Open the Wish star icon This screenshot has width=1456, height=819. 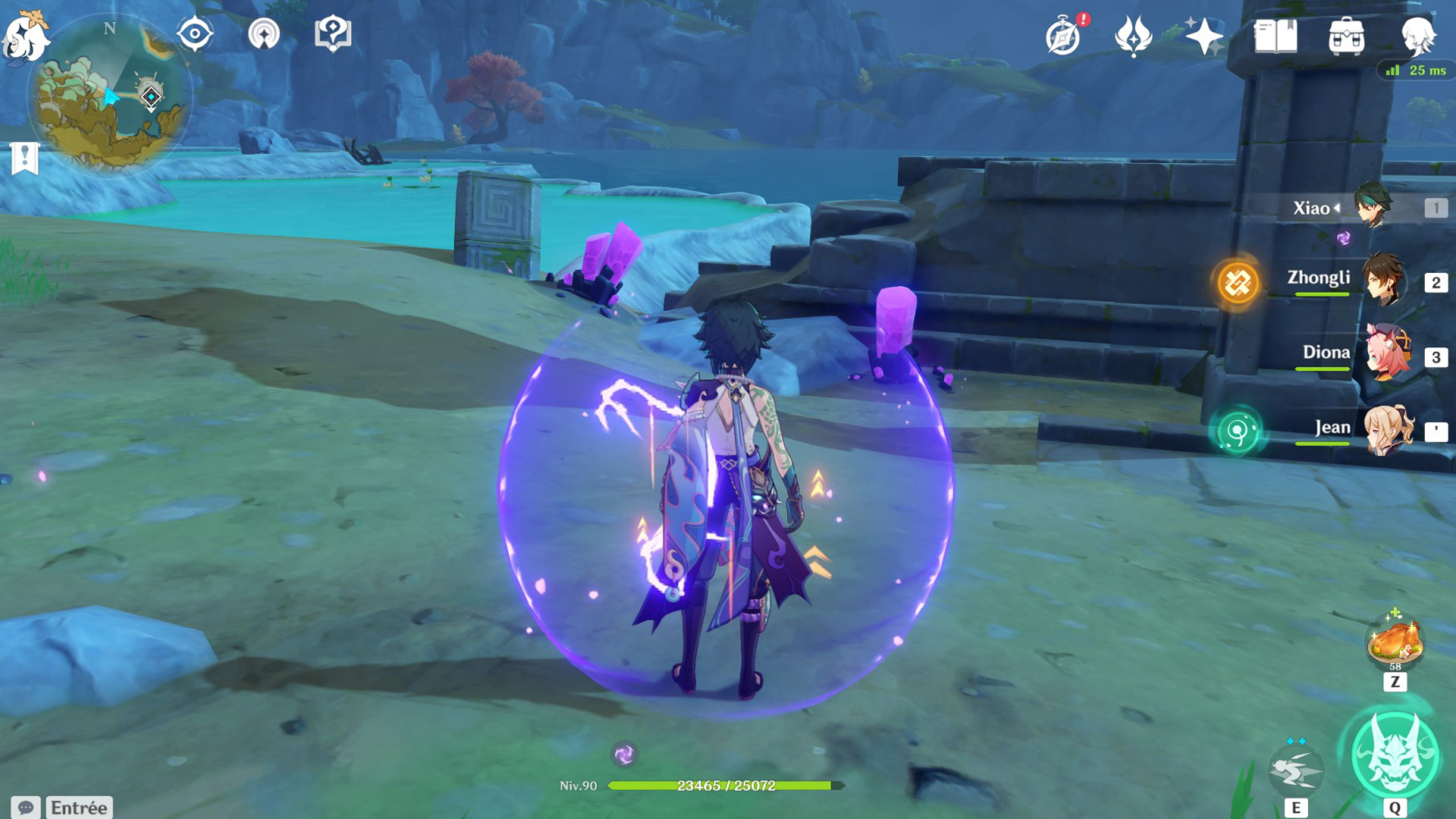click(x=1204, y=36)
